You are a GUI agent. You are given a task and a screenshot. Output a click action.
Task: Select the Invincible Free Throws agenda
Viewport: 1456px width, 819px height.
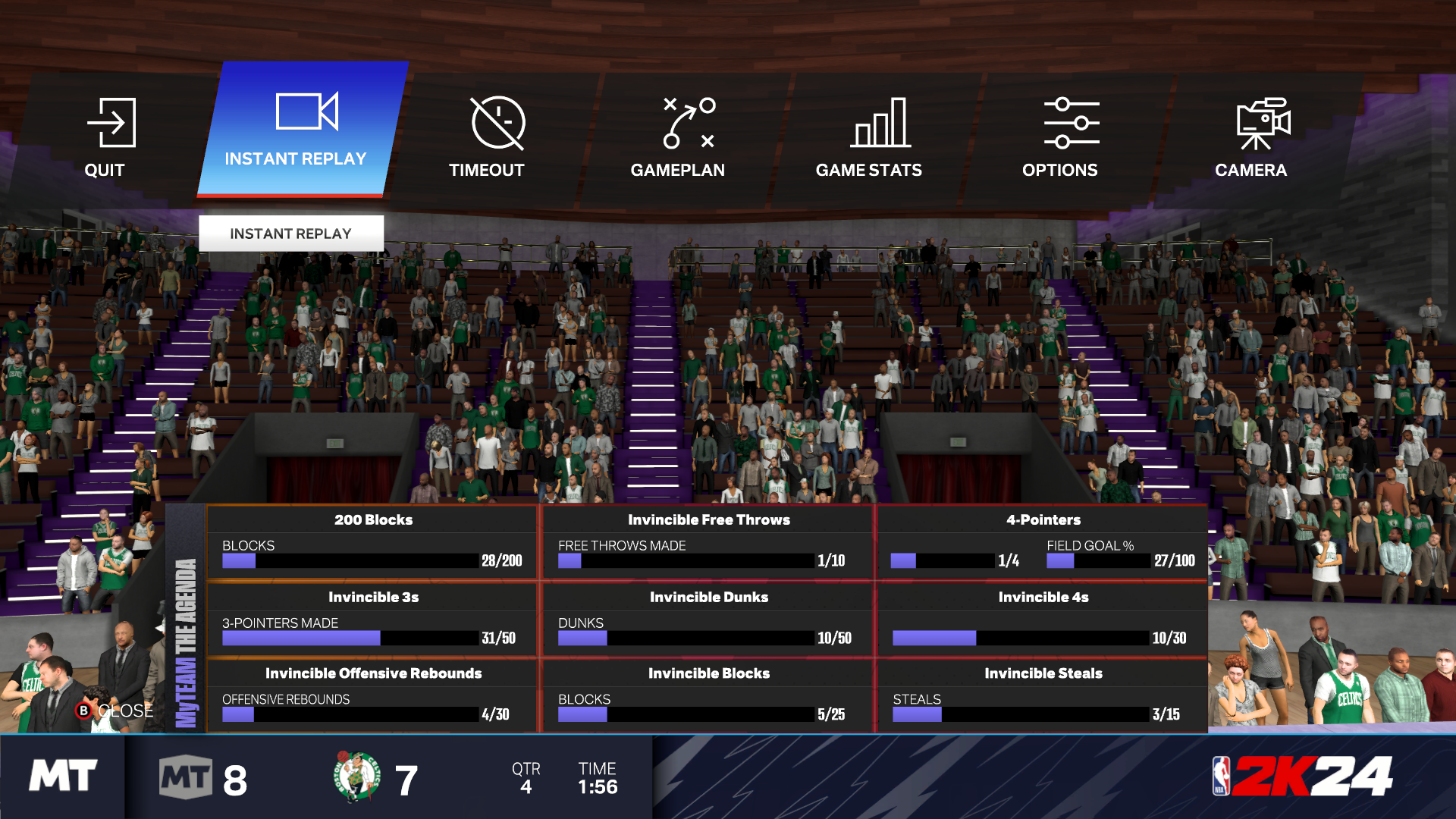tap(708, 543)
